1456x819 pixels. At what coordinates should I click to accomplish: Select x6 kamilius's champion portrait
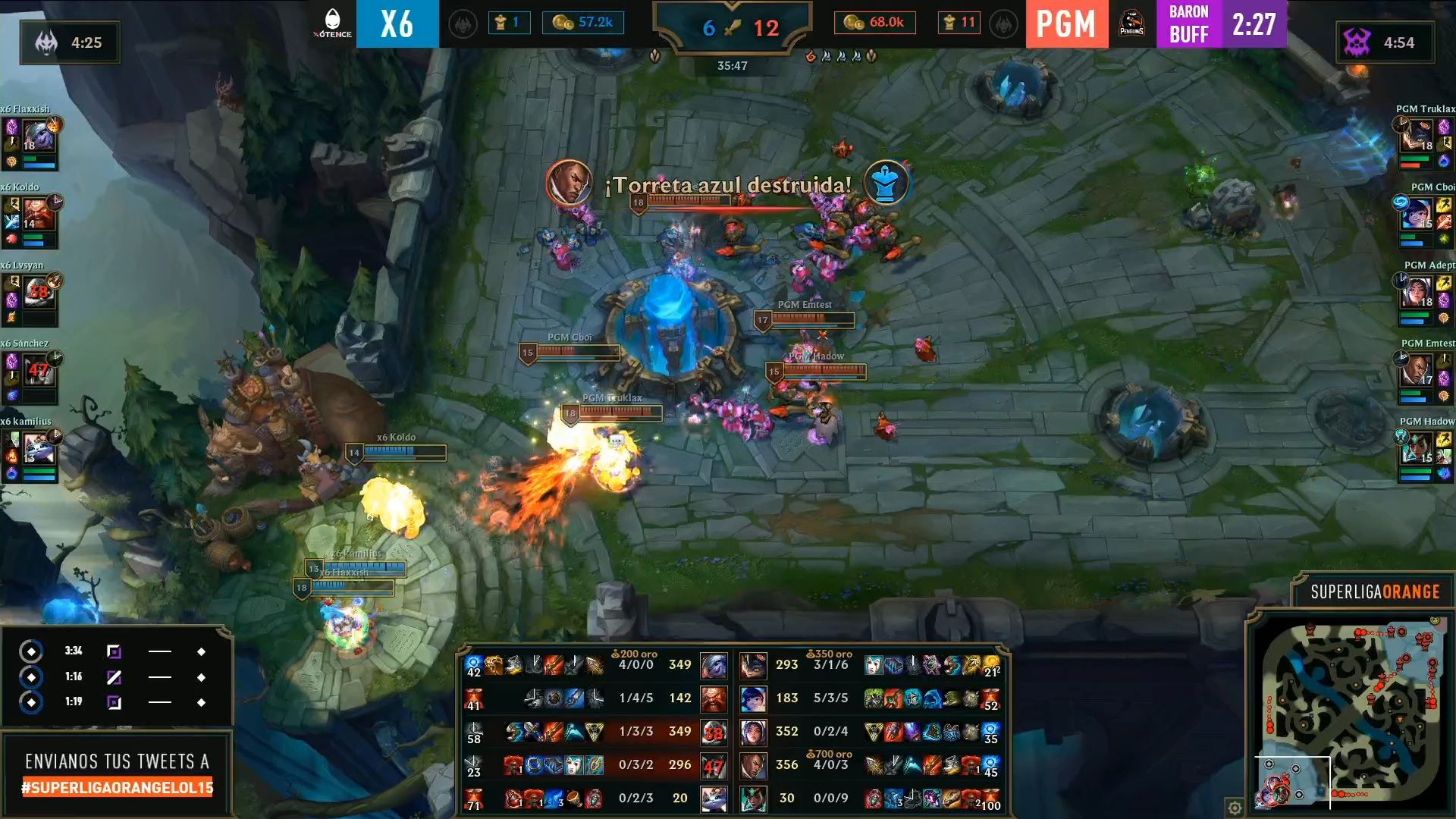click(38, 449)
